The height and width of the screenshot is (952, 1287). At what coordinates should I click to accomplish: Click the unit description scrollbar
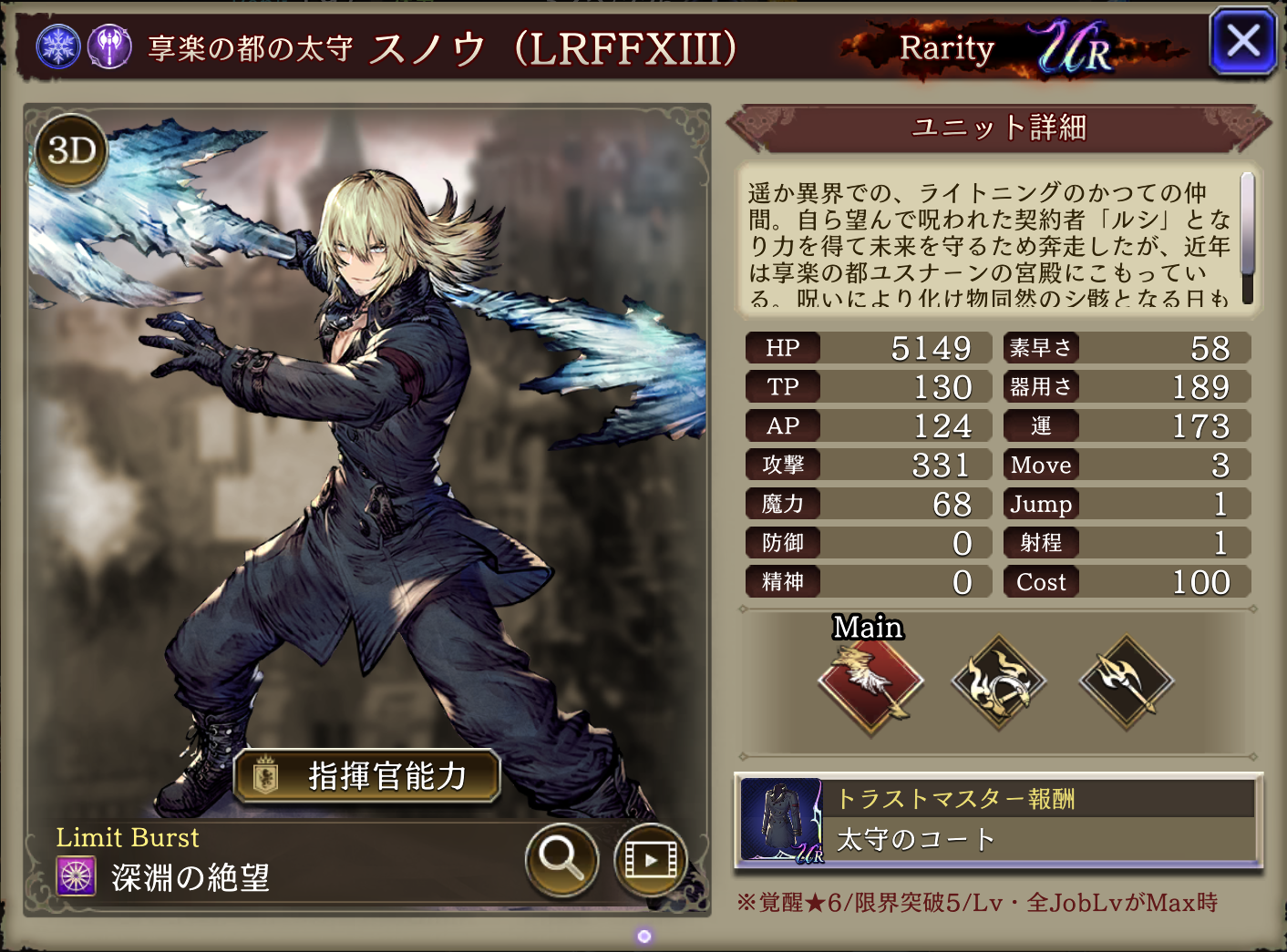1247,238
